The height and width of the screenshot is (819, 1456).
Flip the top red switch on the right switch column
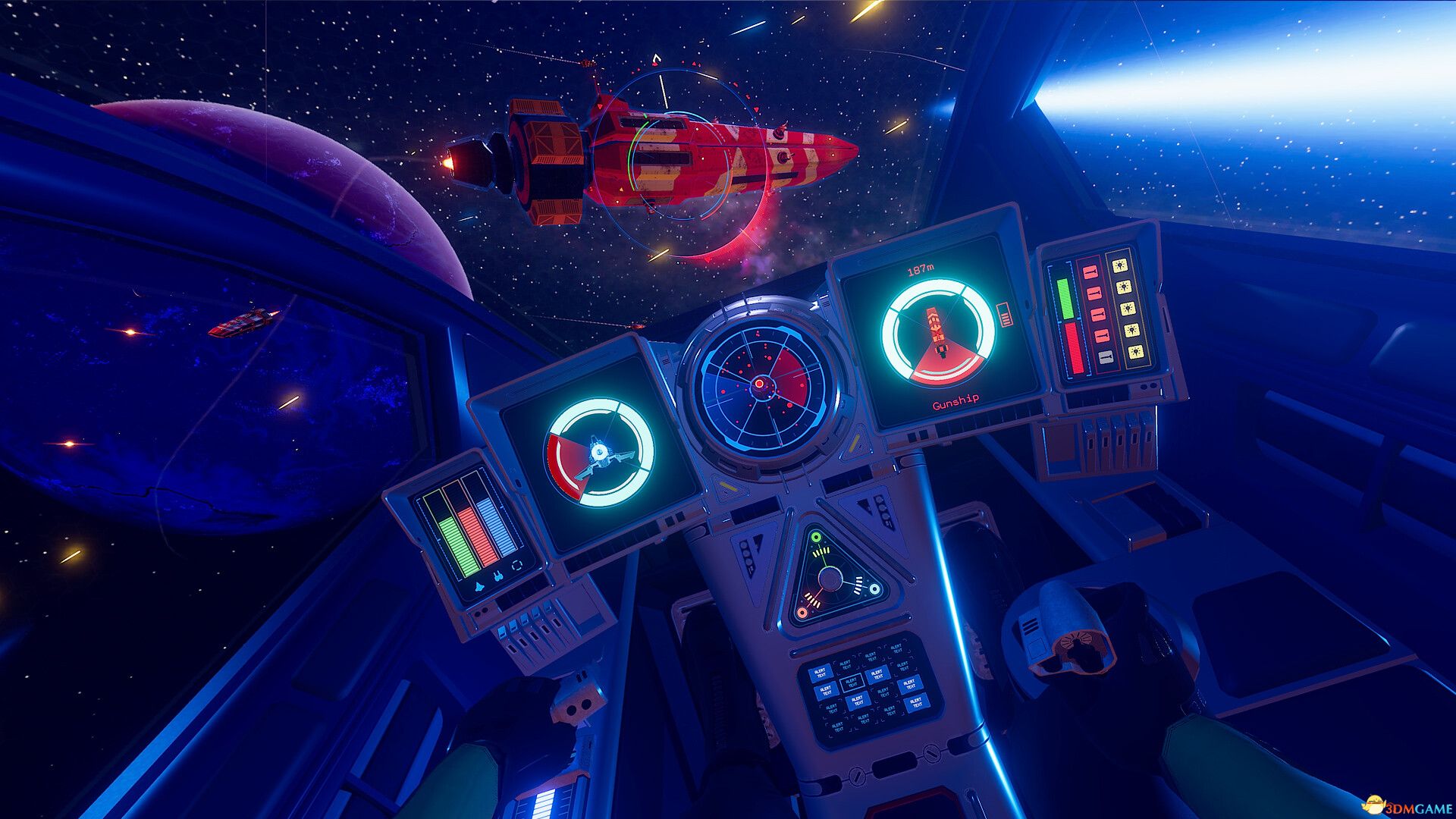point(1089,271)
